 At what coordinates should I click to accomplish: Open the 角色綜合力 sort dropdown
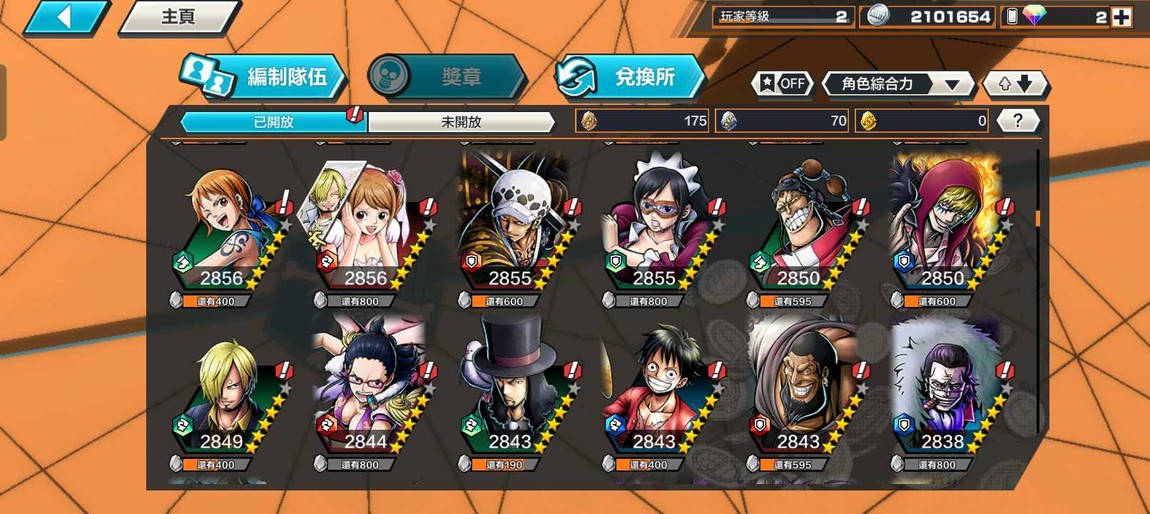[x=898, y=84]
